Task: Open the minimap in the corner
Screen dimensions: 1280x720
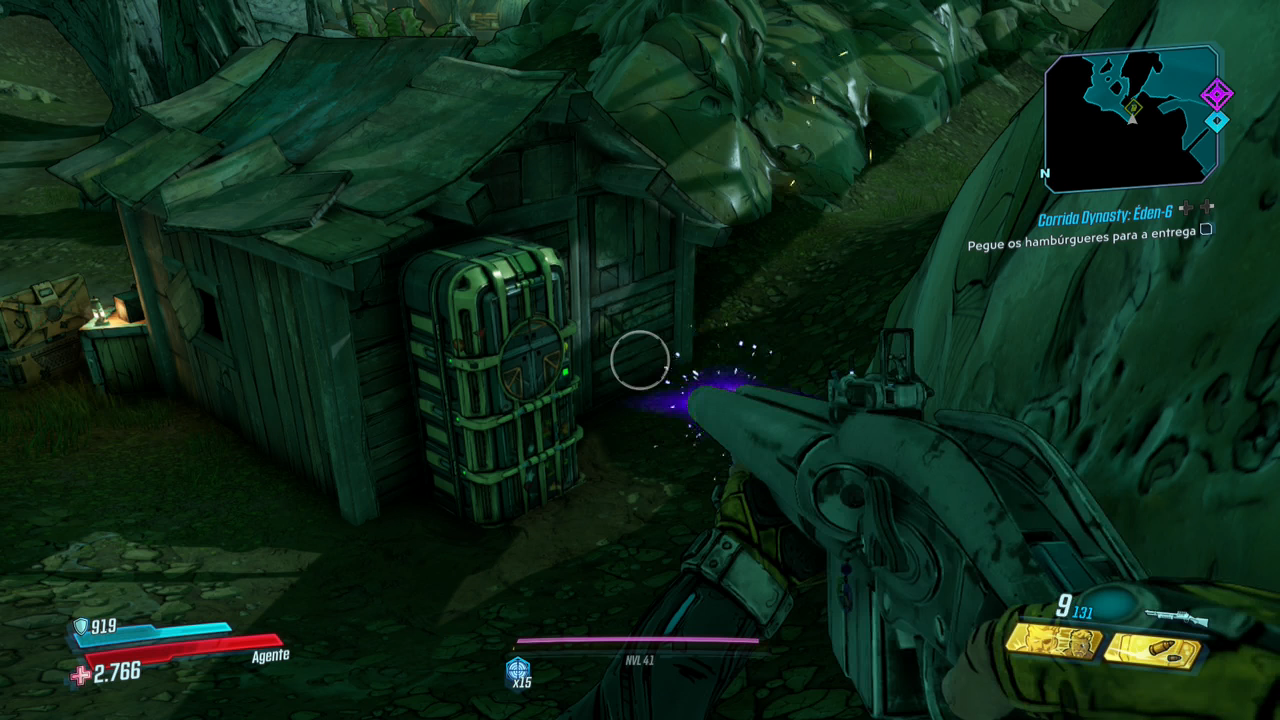Action: point(1131,118)
